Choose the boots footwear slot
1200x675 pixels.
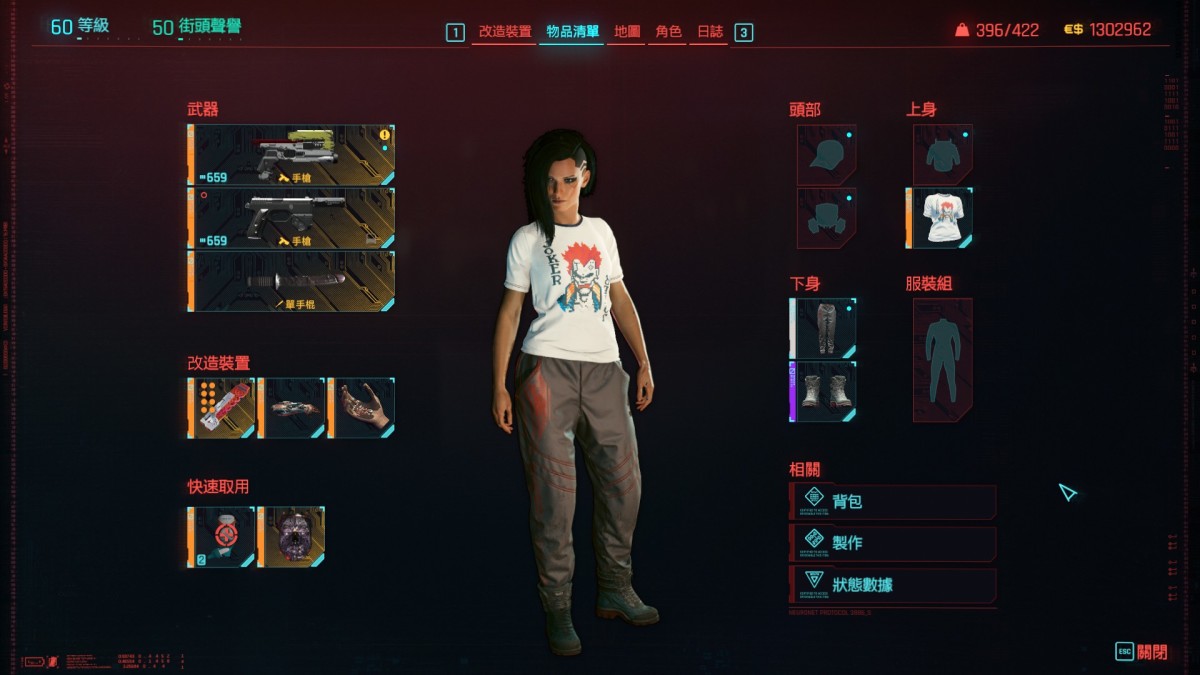click(x=825, y=391)
